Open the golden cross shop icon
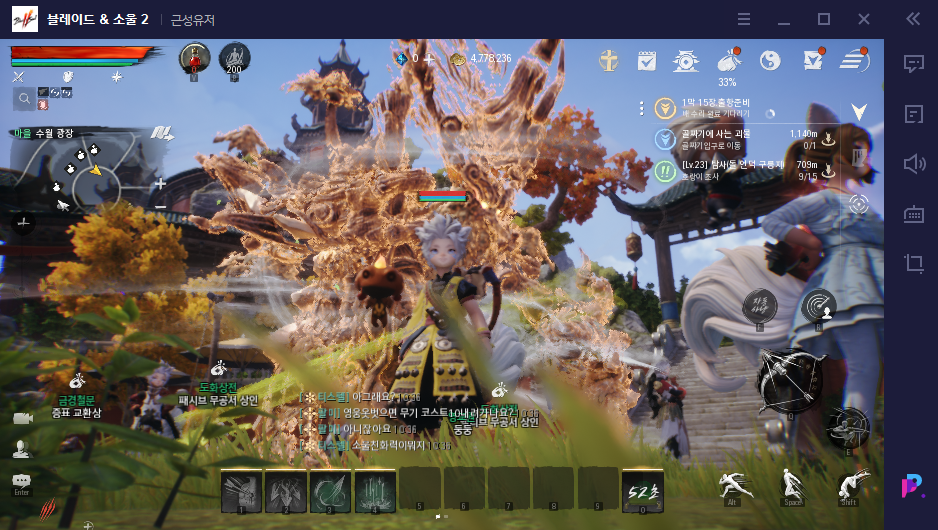Viewport: 938px width, 530px height. point(608,61)
